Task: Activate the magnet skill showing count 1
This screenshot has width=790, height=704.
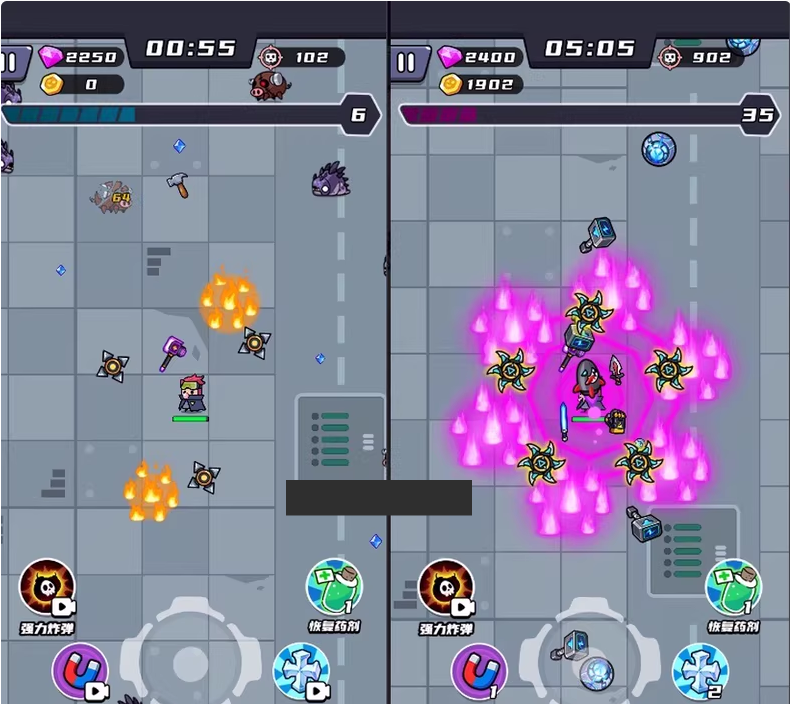Action: (x=478, y=670)
